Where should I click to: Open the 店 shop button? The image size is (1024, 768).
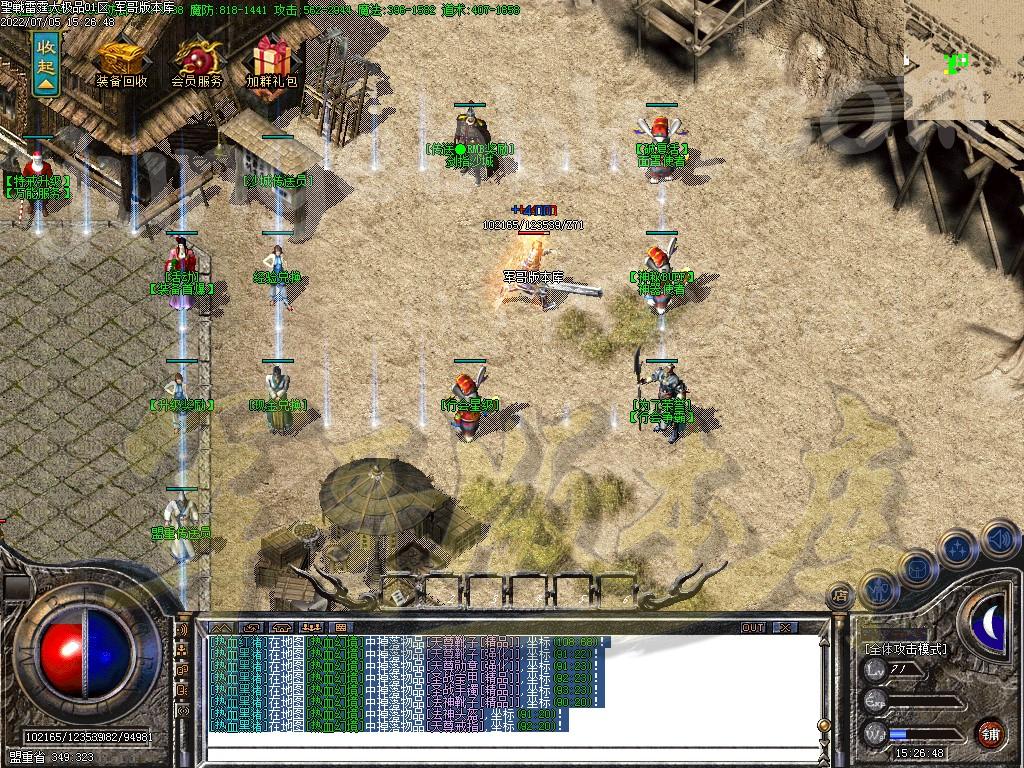841,596
